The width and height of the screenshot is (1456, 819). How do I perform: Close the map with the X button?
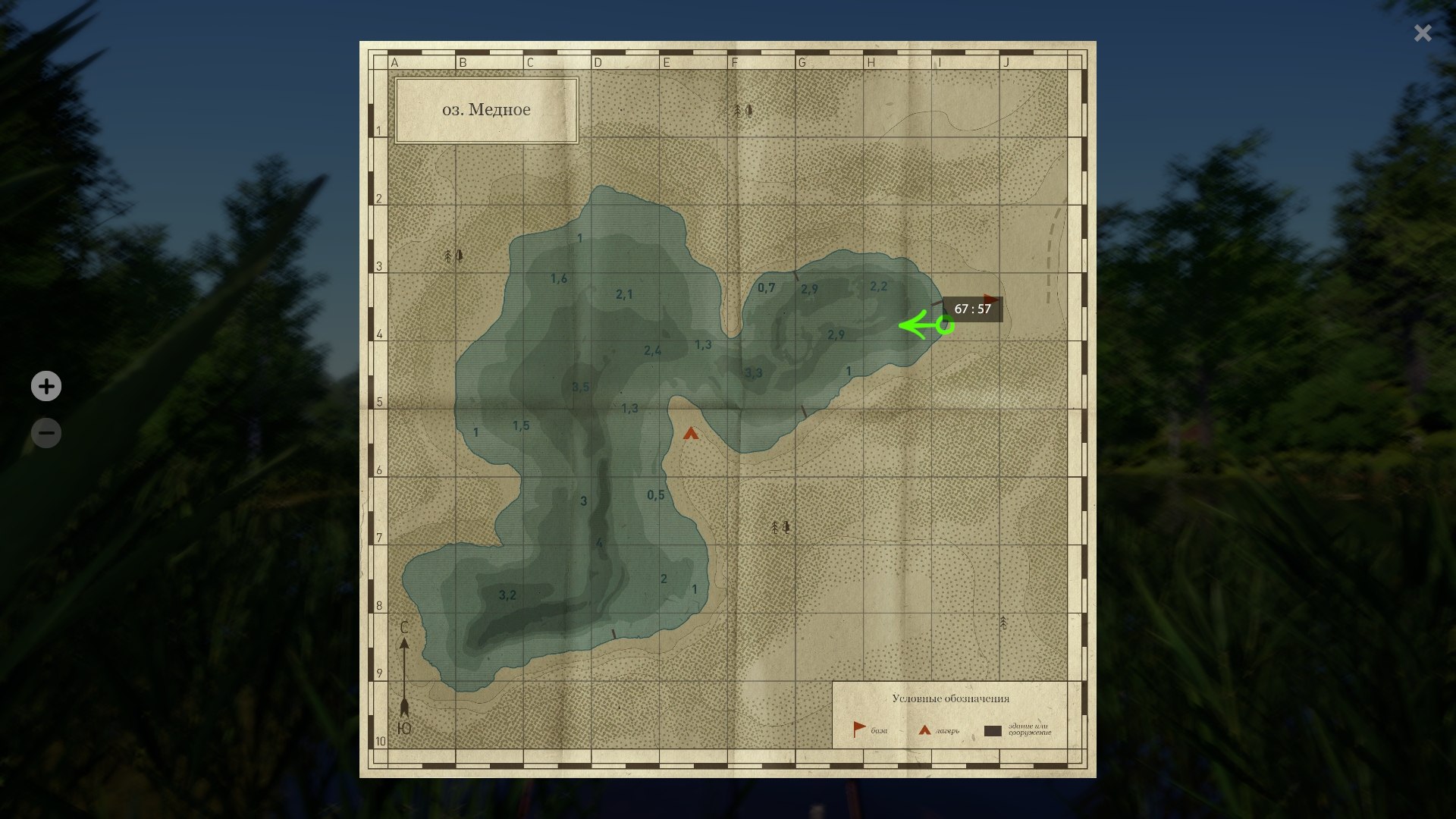click(1423, 33)
